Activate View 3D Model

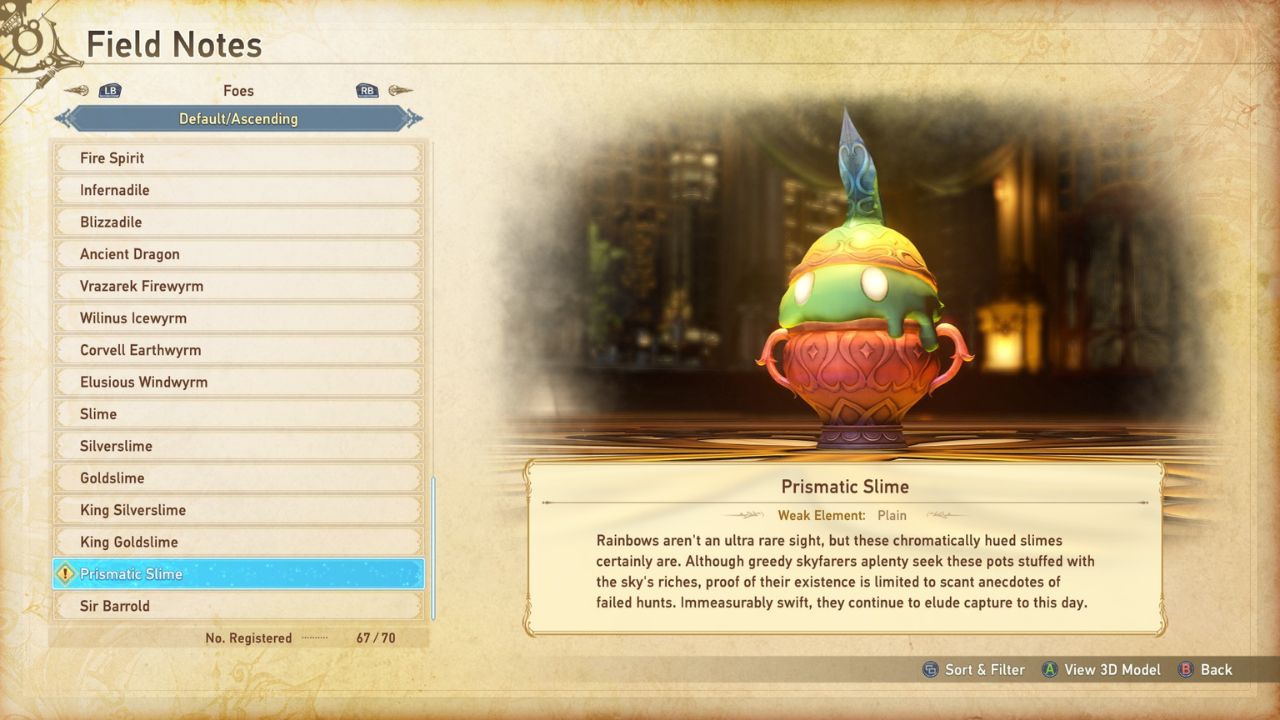coord(1112,670)
